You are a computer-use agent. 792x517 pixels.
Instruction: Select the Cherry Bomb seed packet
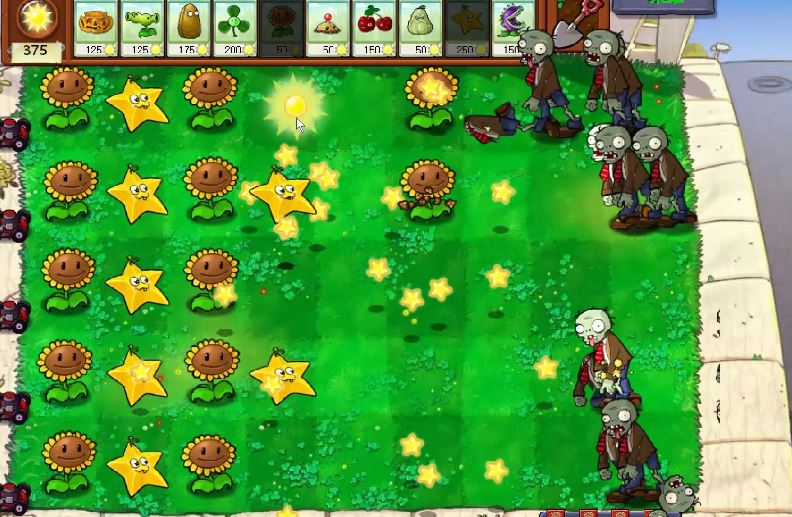point(374,28)
